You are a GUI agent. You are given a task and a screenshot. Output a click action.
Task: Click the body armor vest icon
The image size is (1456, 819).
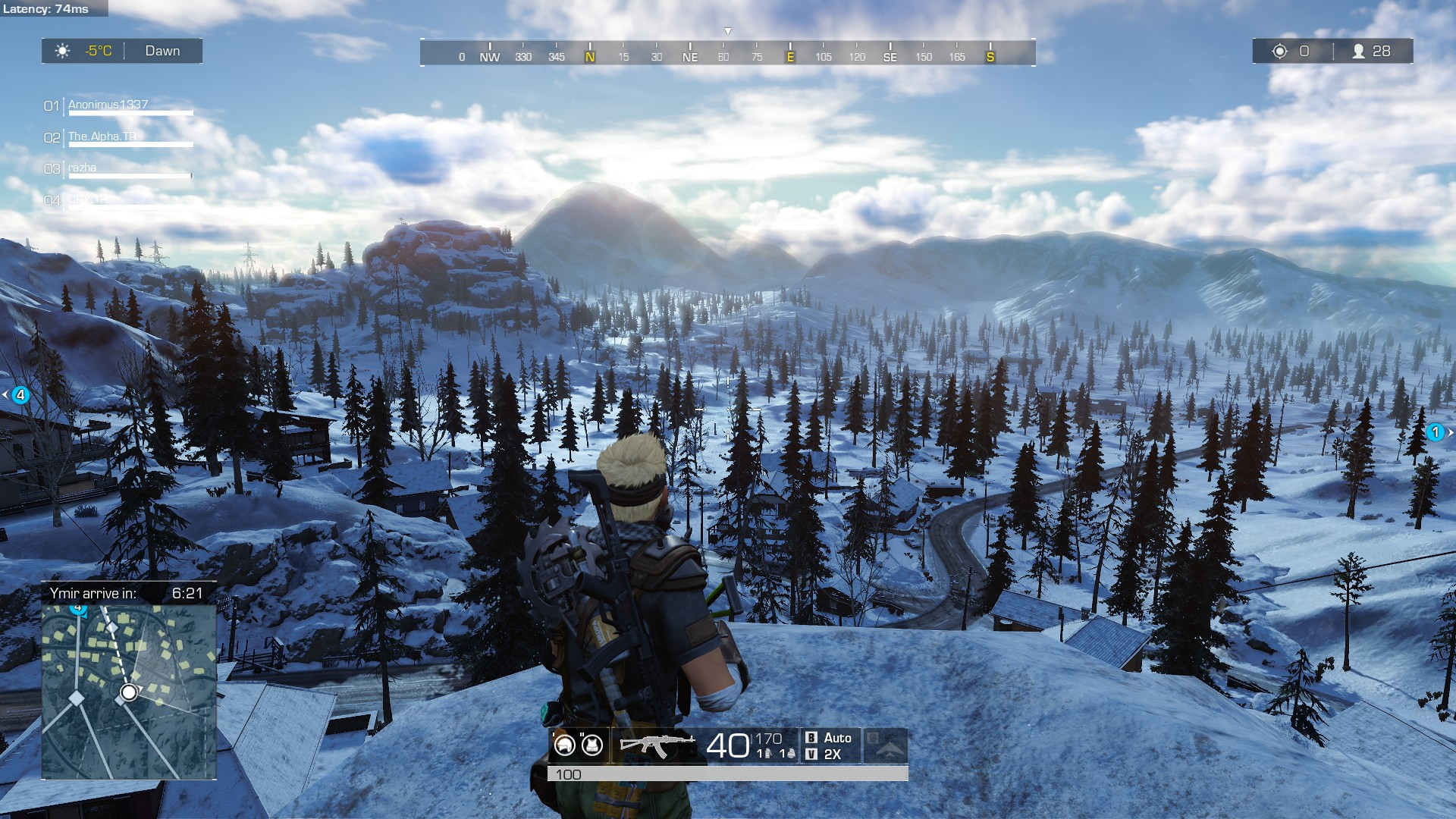592,745
